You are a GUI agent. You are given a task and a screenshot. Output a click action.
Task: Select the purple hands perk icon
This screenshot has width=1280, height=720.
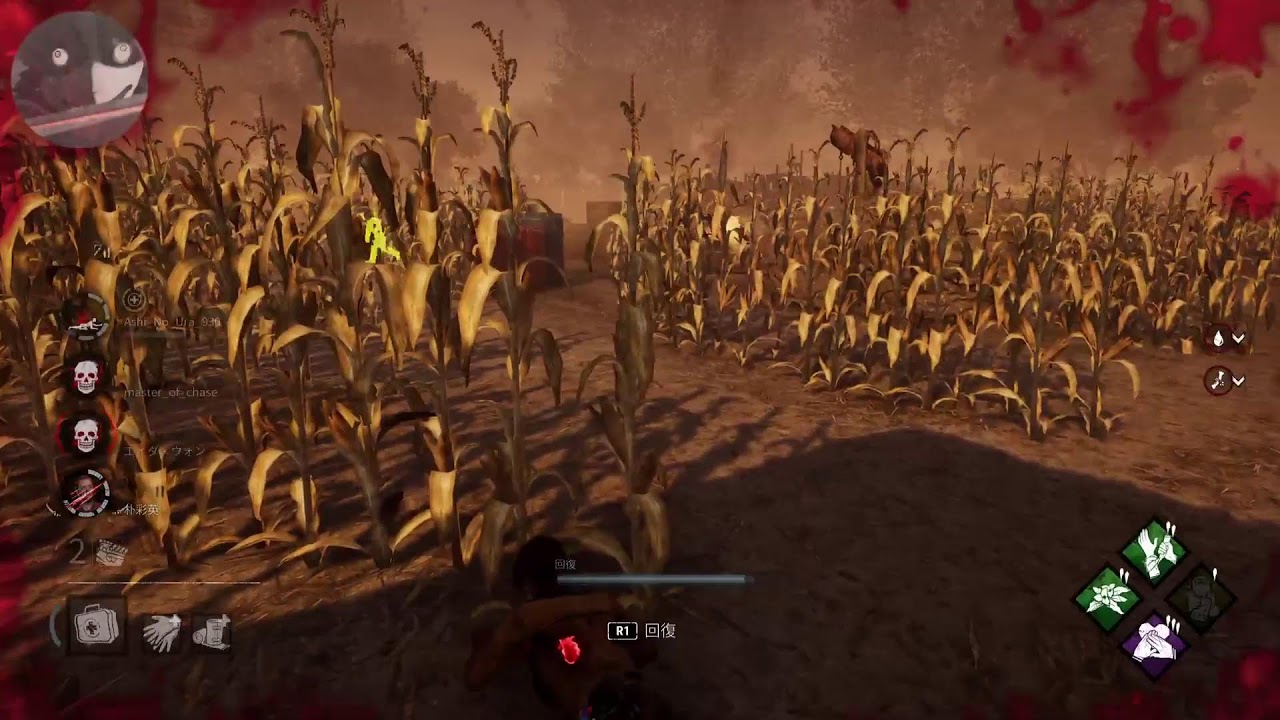[1154, 645]
